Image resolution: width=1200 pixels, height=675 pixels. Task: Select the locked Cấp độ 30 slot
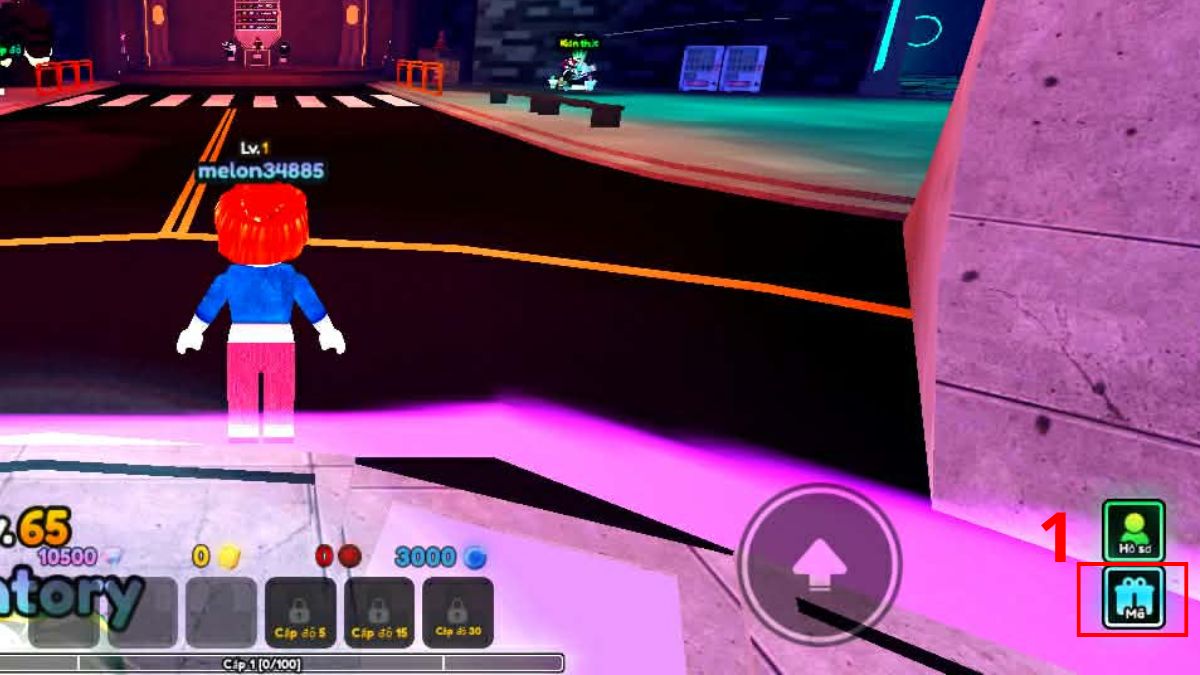coord(457,612)
